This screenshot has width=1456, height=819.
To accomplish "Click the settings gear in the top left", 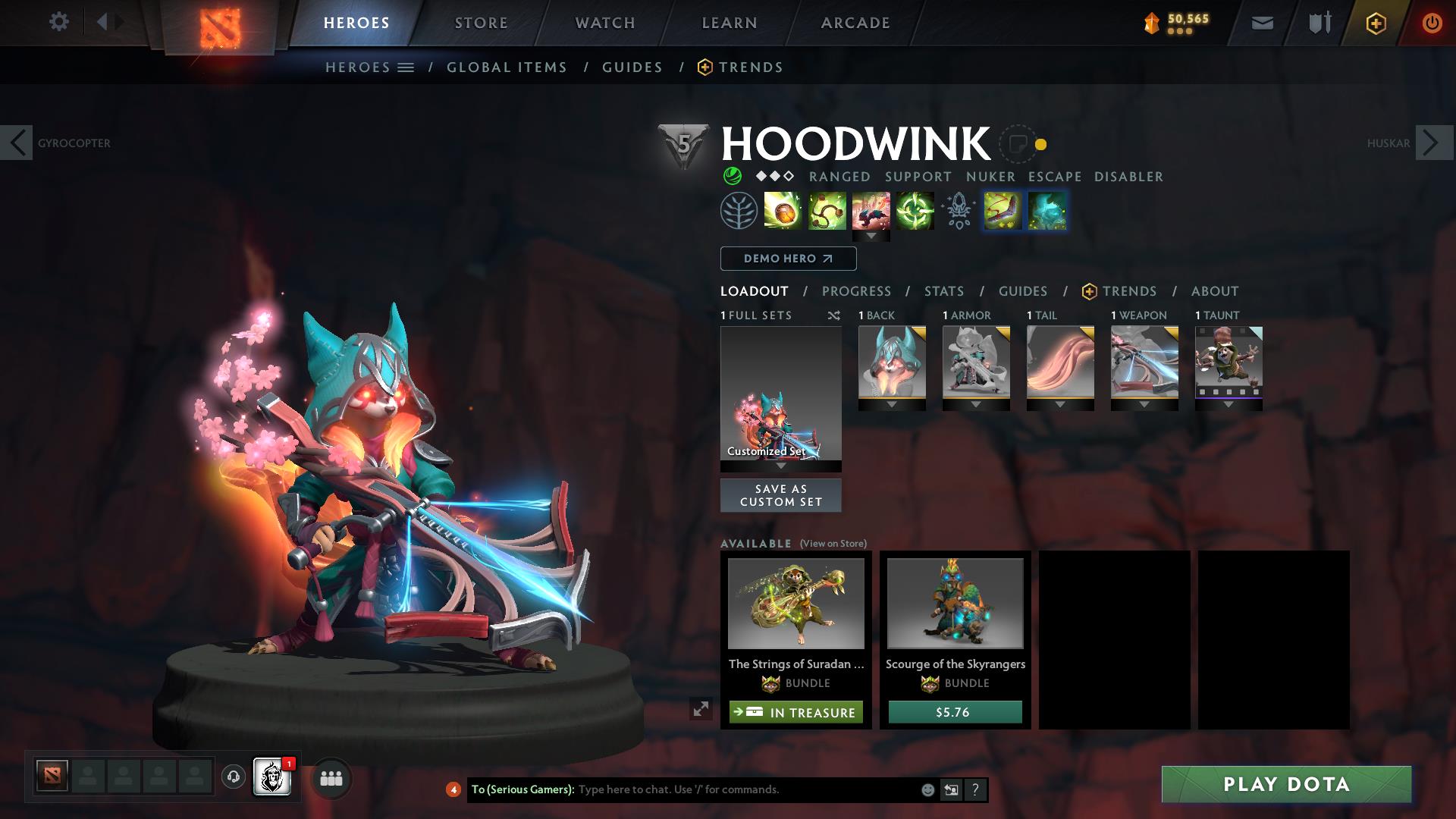I will coord(59,22).
